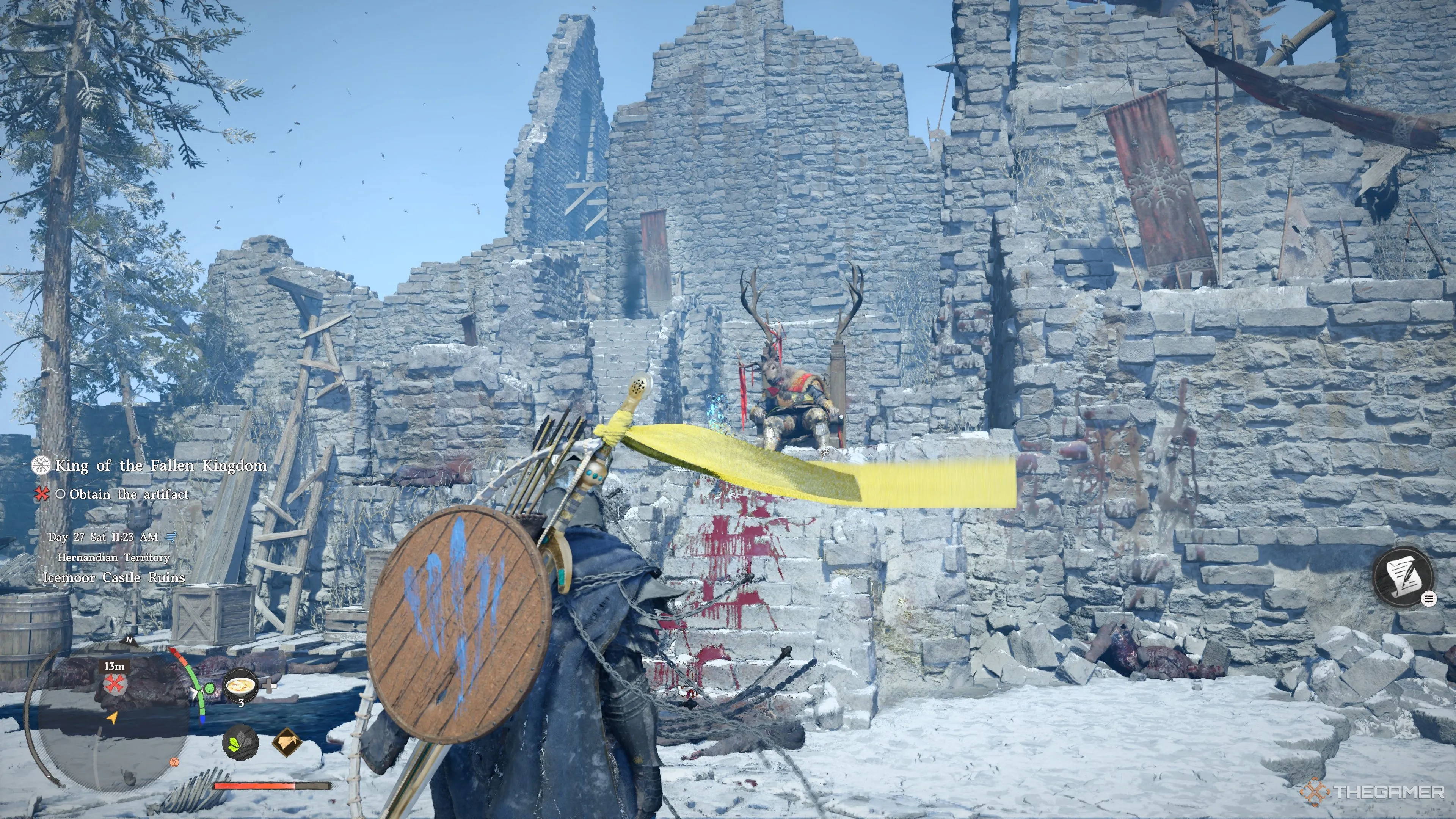Image resolution: width=1456 pixels, height=819 pixels.
Task: Open the King of the Fallen Kingdom quest
Action: [160, 466]
